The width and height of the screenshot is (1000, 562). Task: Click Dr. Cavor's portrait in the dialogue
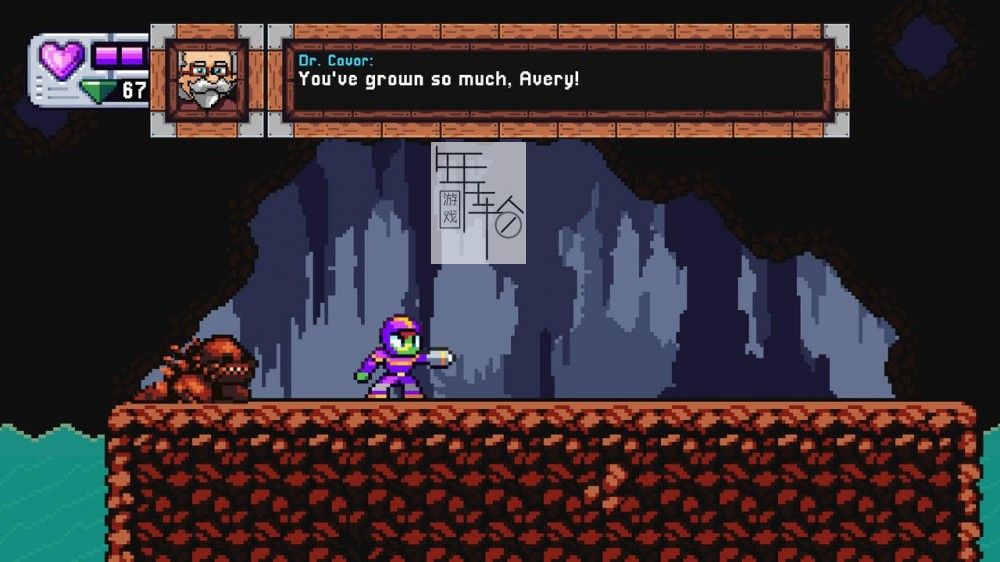point(206,80)
